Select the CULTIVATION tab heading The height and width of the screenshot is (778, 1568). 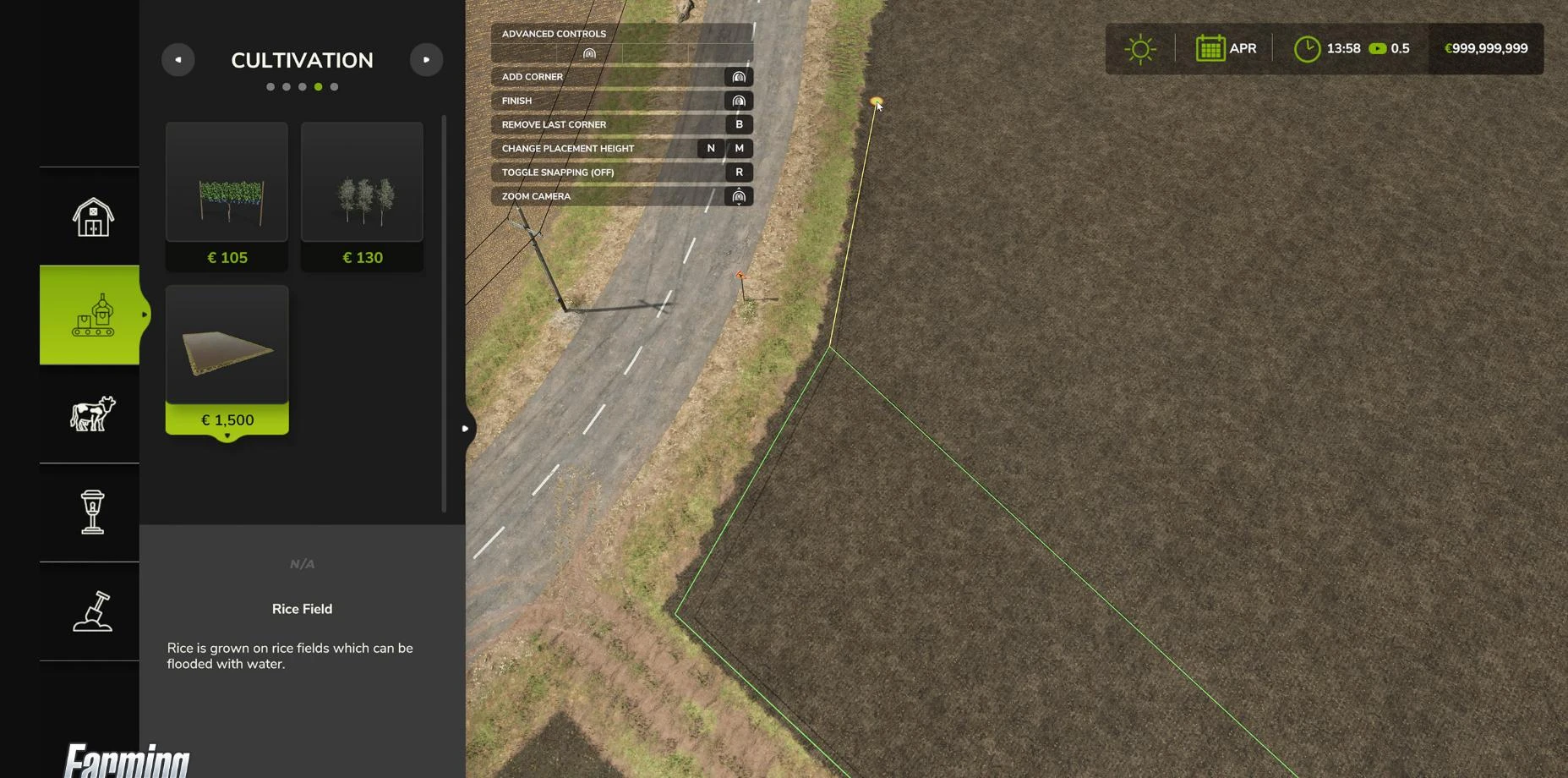click(x=302, y=60)
